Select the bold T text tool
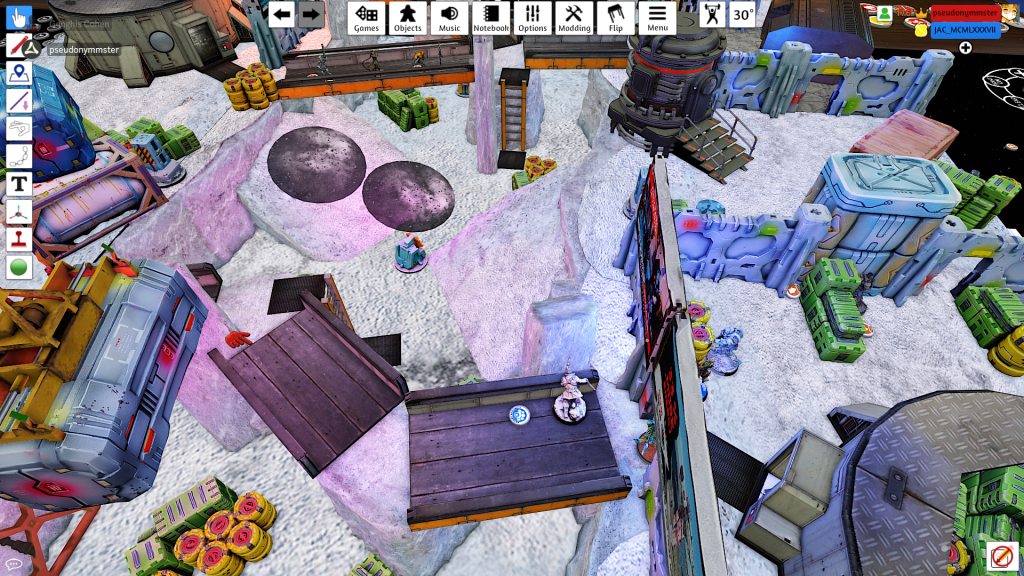The height and width of the screenshot is (576, 1024). click(x=18, y=184)
